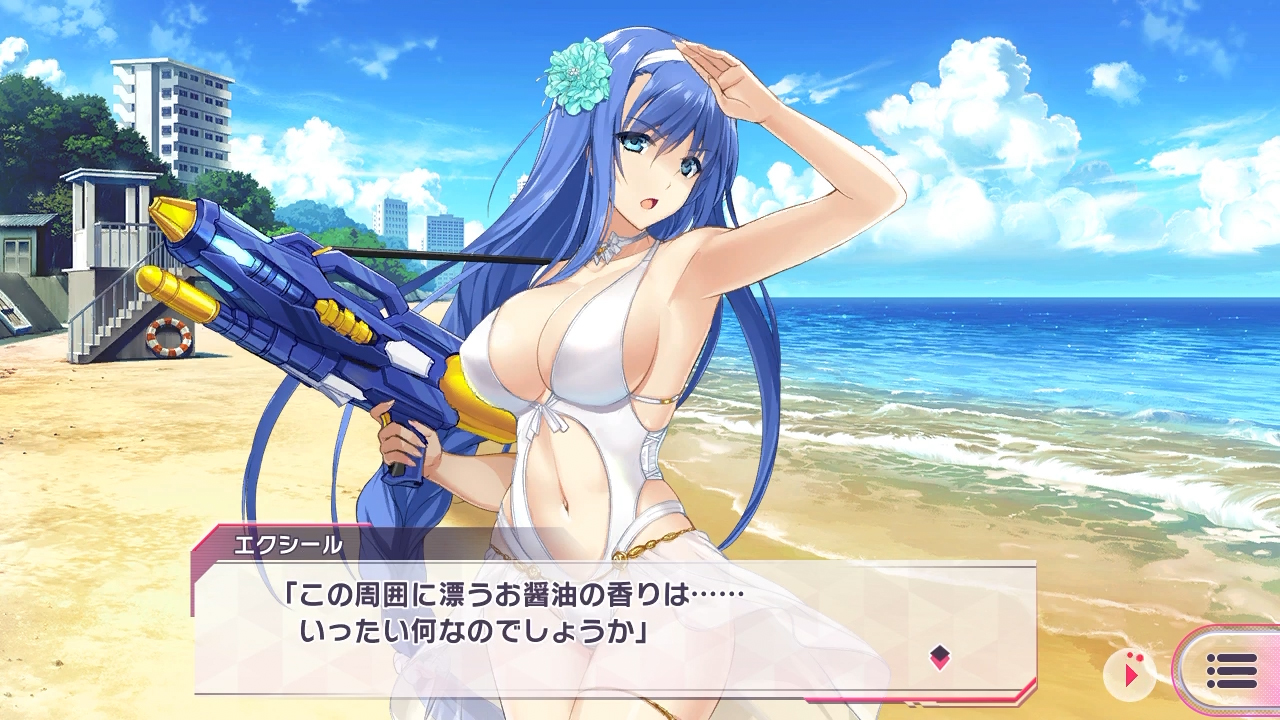Toggle the round auto-play arrow button
The height and width of the screenshot is (720, 1280).
[x=1130, y=675]
